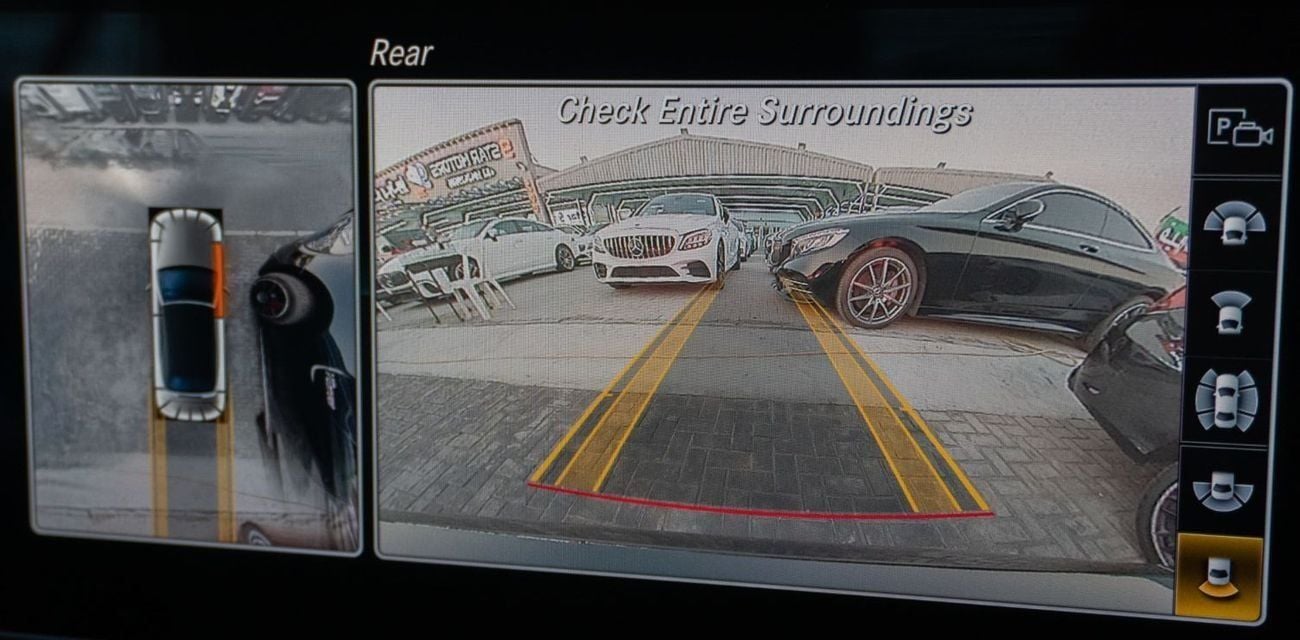Tap the top-down bird's-eye view panel
Image resolution: width=1300 pixels, height=640 pixels.
pyautogui.click(x=189, y=315)
